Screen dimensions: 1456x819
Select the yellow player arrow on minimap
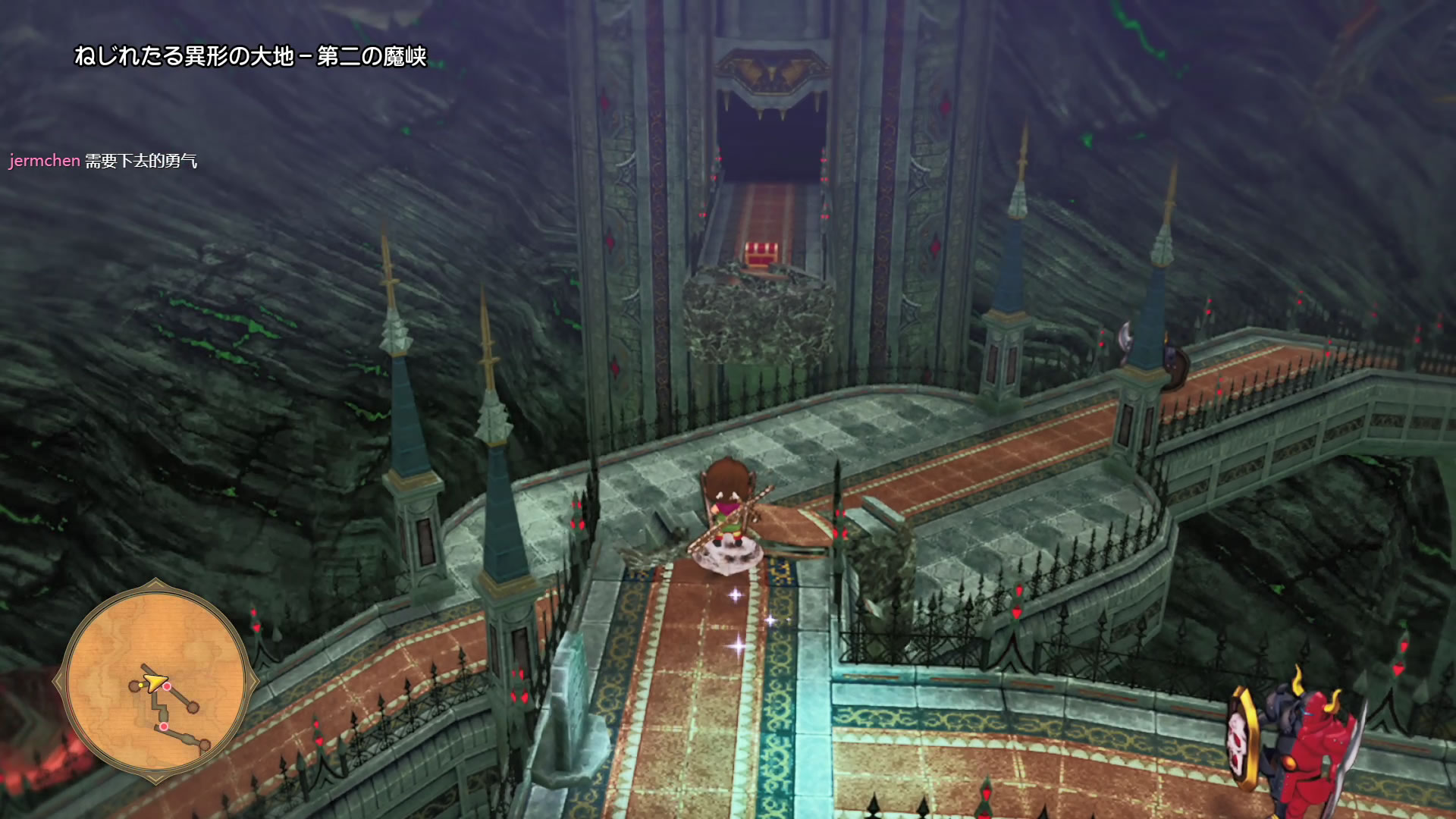click(x=156, y=682)
